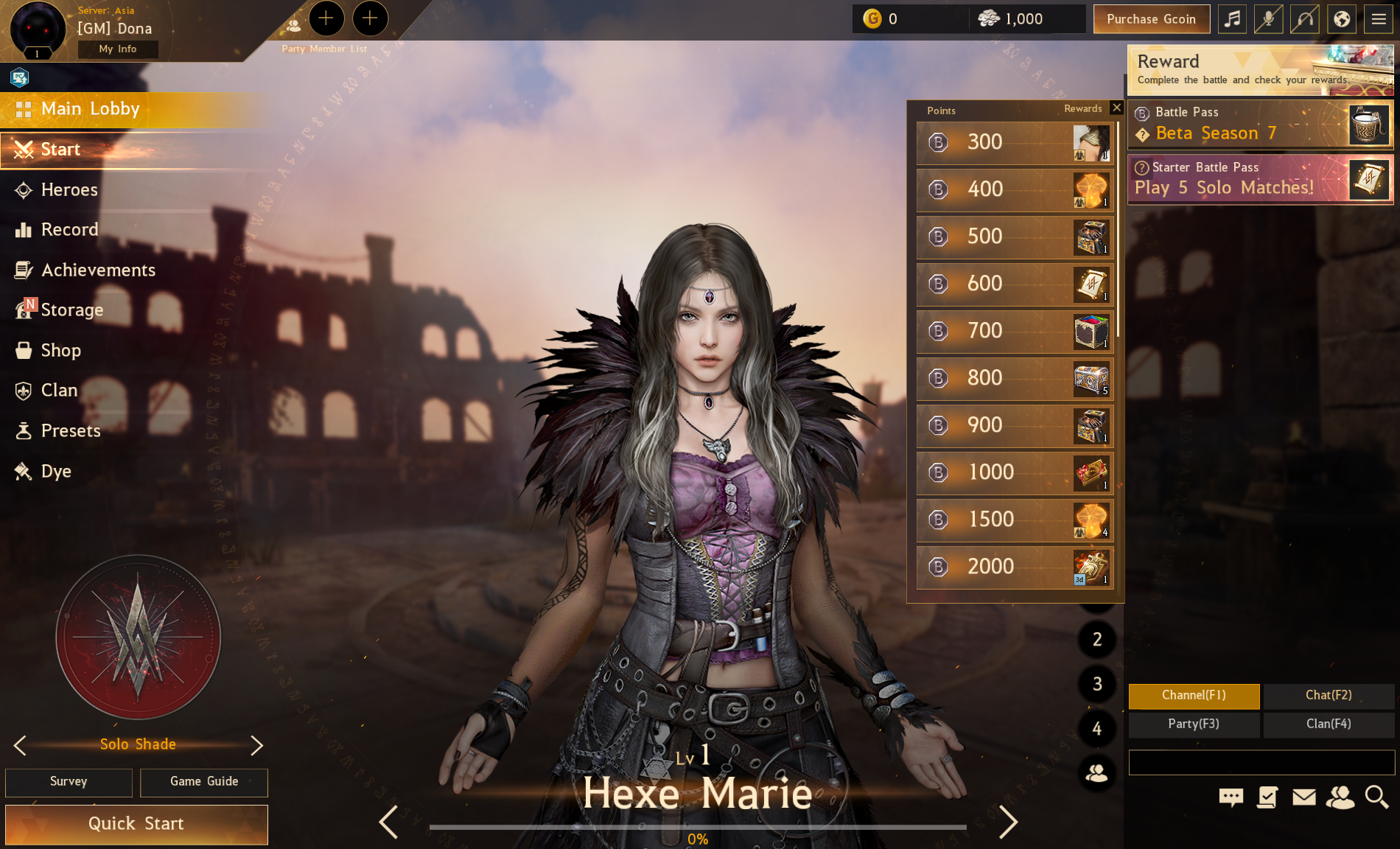Image resolution: width=1400 pixels, height=849 pixels.
Task: Open the Dye menu
Action: click(56, 472)
